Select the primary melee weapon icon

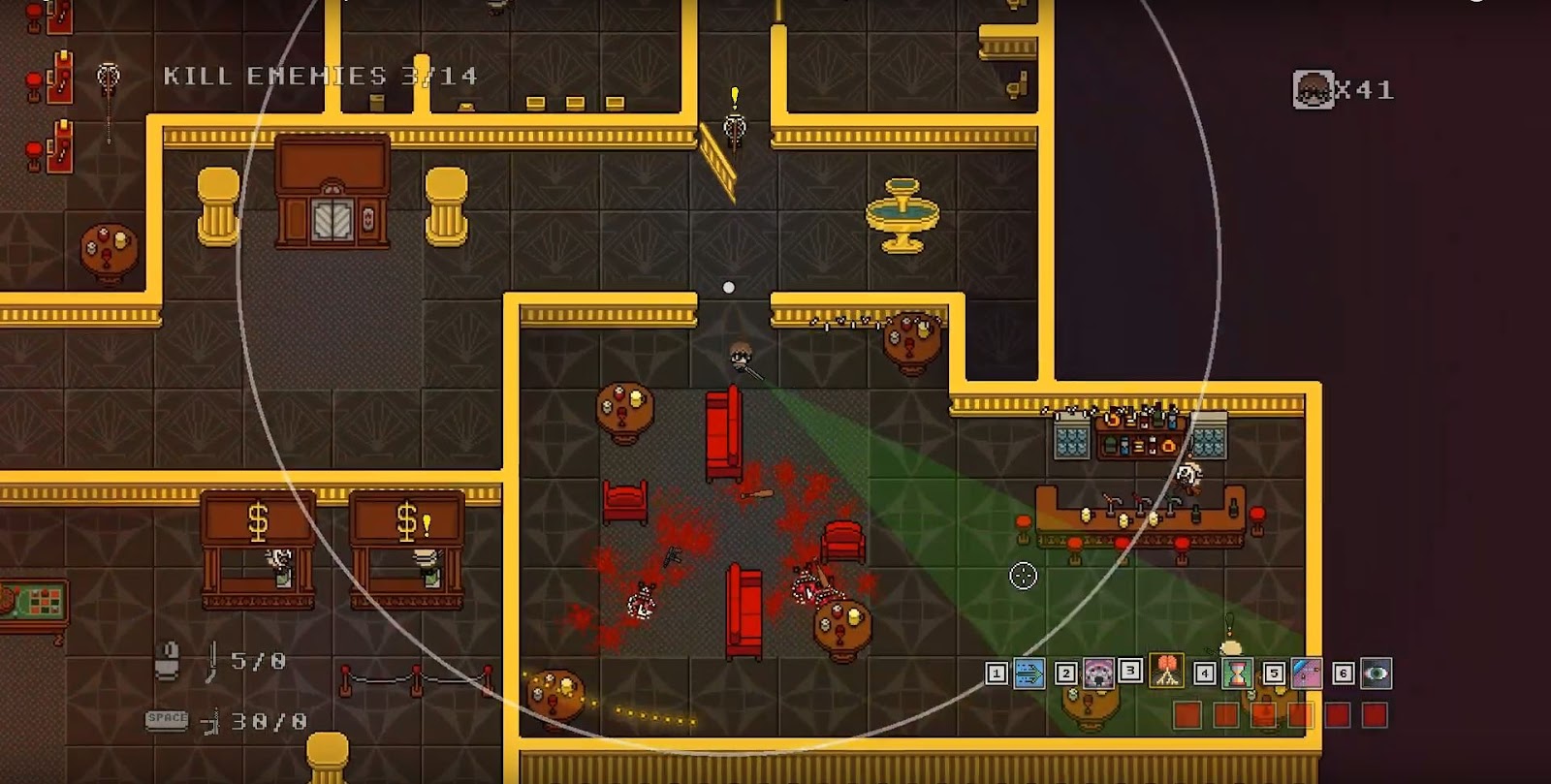click(x=211, y=661)
